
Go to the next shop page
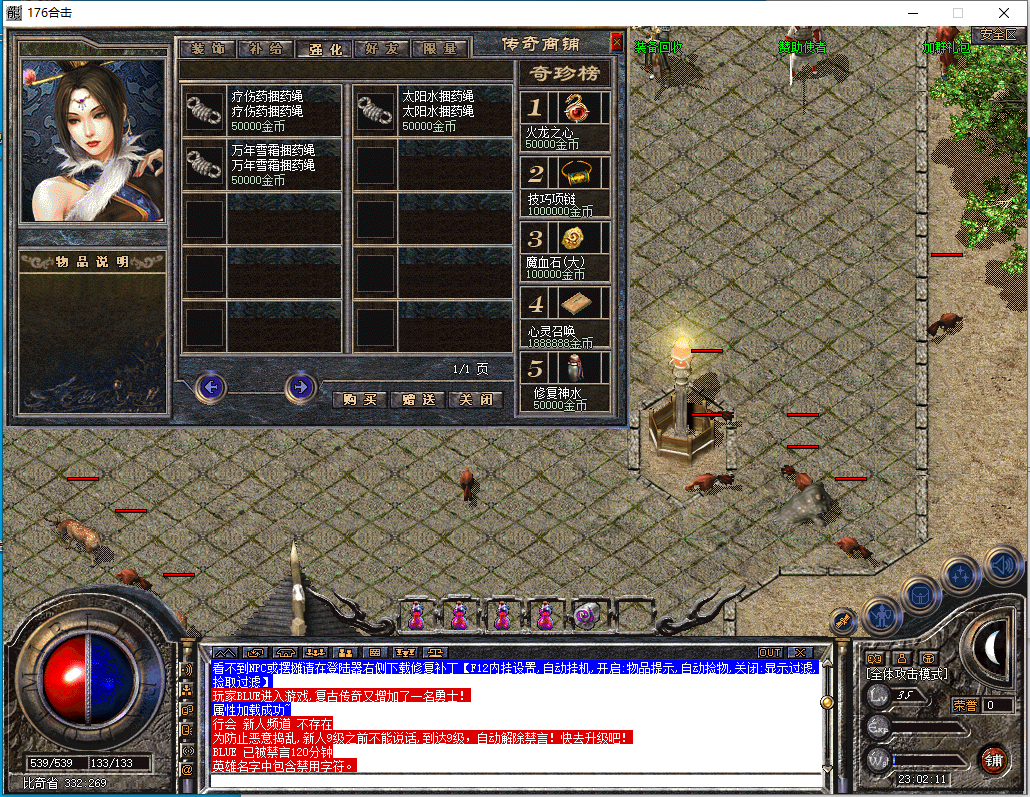(300, 386)
